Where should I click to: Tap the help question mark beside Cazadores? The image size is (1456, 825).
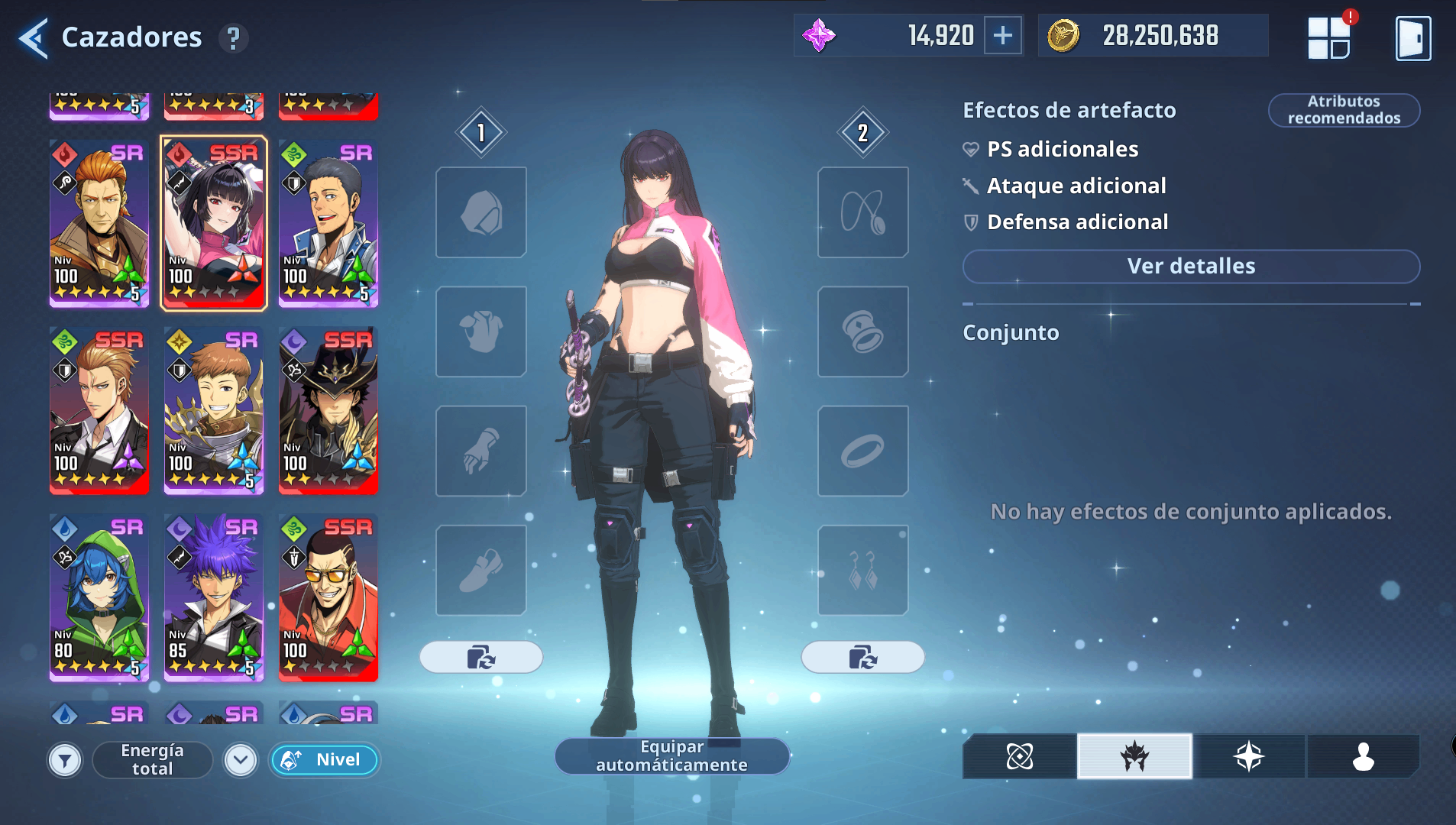point(234,37)
